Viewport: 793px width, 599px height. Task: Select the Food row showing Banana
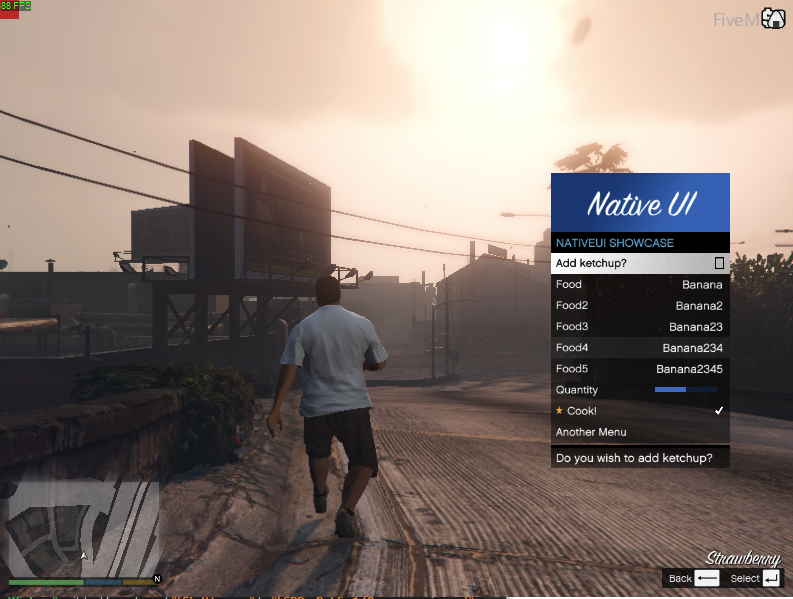pyautogui.click(x=639, y=285)
